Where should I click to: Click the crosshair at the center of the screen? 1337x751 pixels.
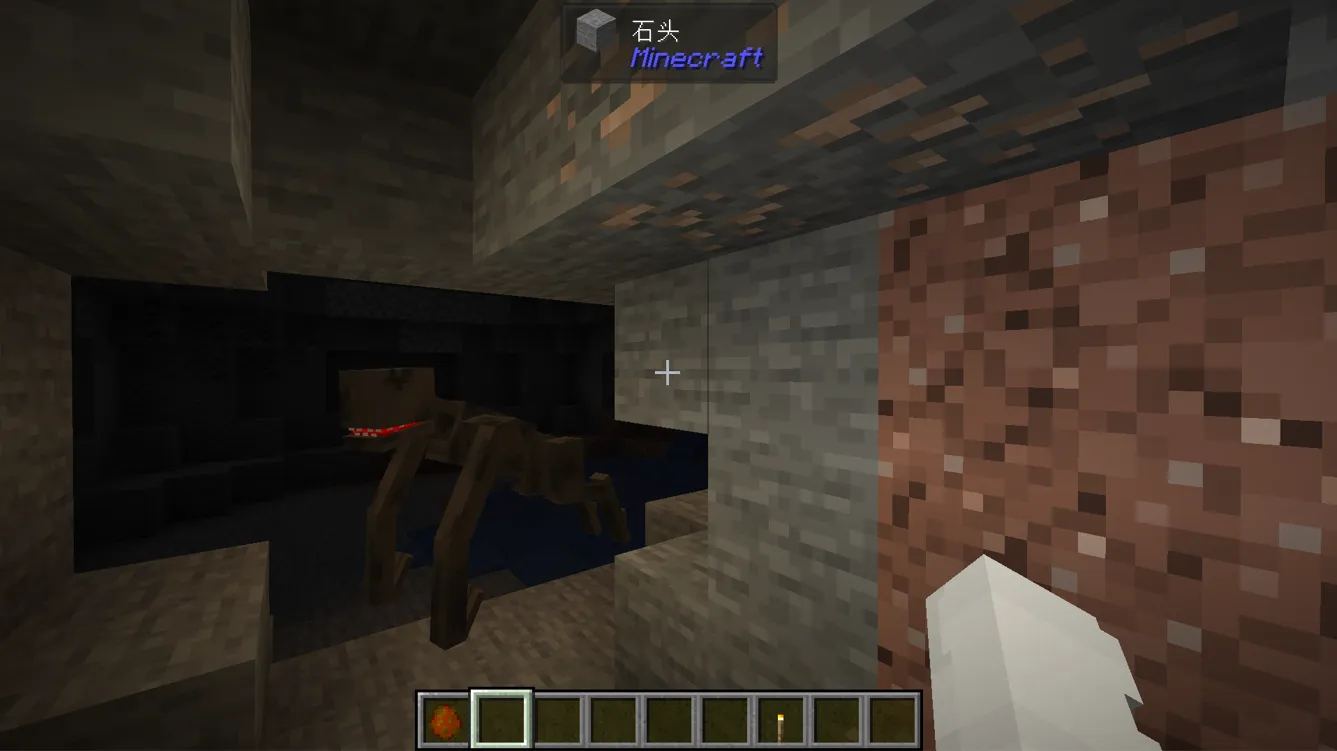[x=667, y=373]
